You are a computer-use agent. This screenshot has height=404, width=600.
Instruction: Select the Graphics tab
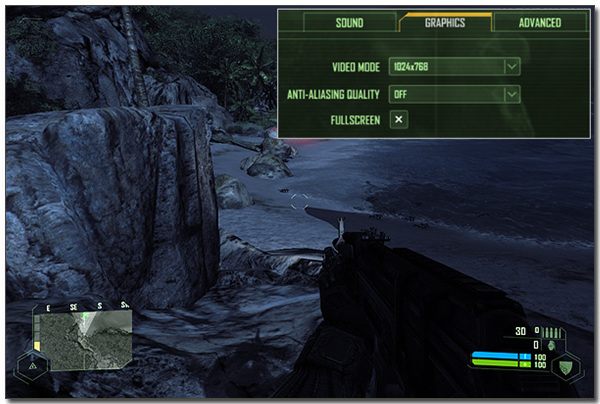click(445, 22)
